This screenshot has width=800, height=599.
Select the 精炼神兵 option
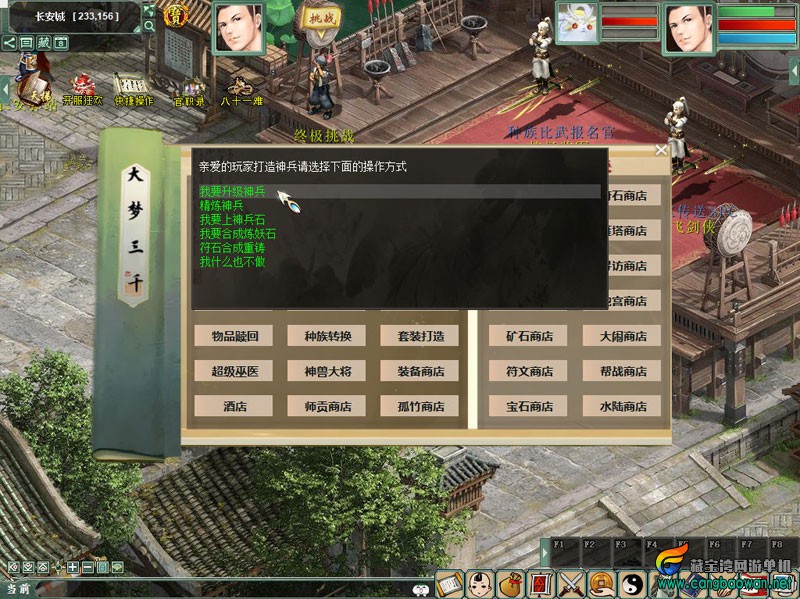pos(221,205)
